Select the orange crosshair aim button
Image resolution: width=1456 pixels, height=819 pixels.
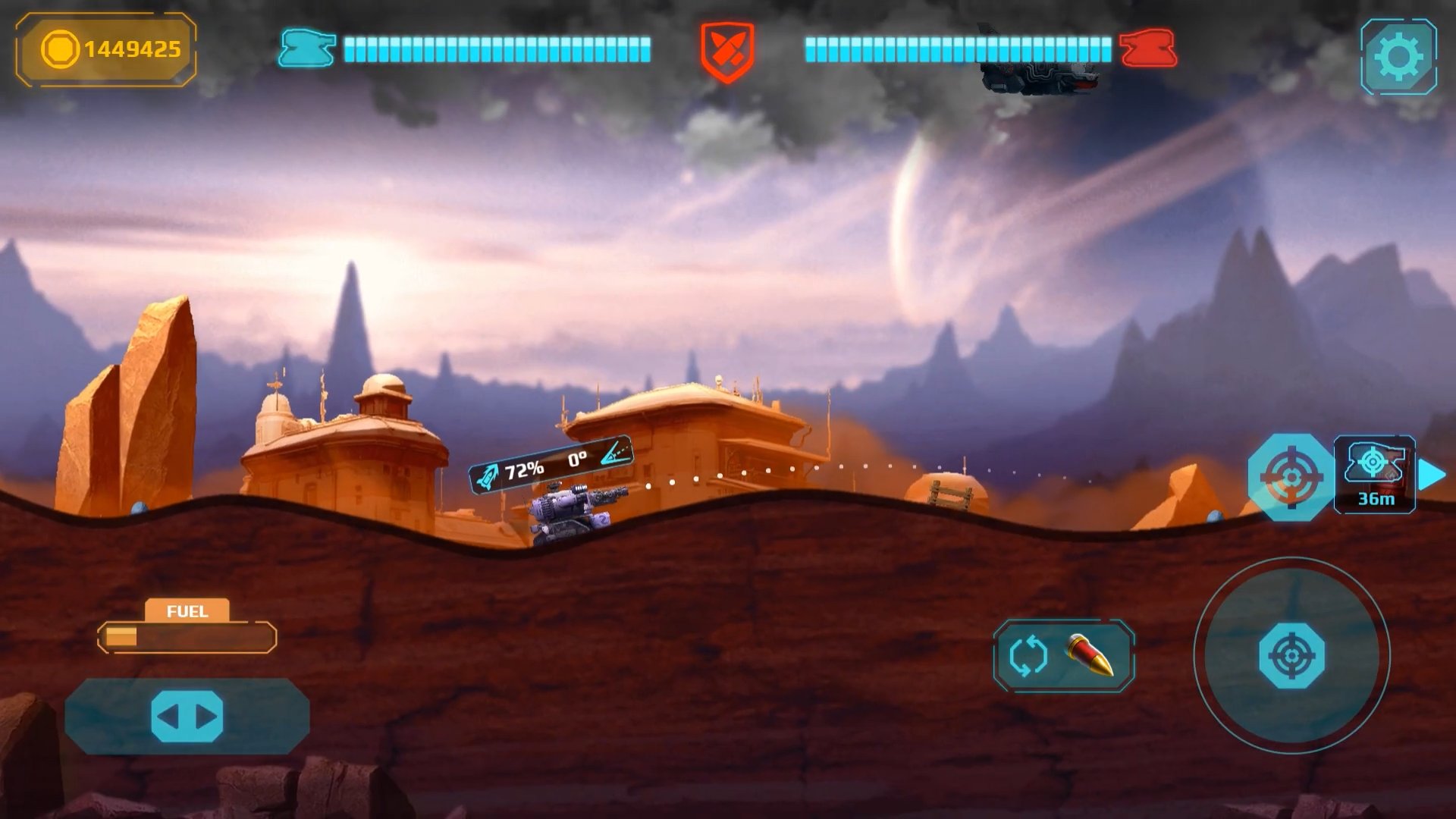(1290, 477)
